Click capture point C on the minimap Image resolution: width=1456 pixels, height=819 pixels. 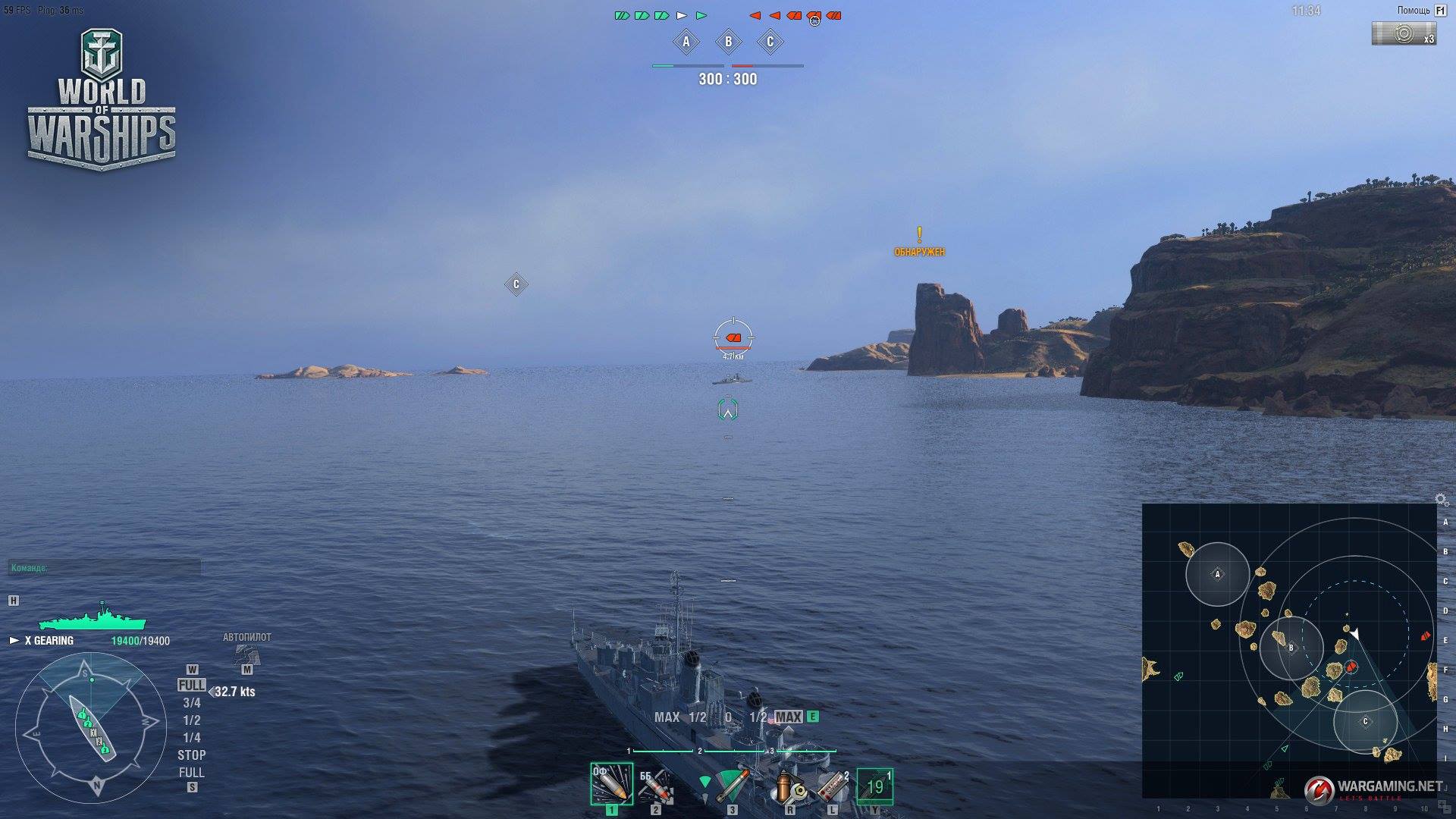click(x=1365, y=721)
